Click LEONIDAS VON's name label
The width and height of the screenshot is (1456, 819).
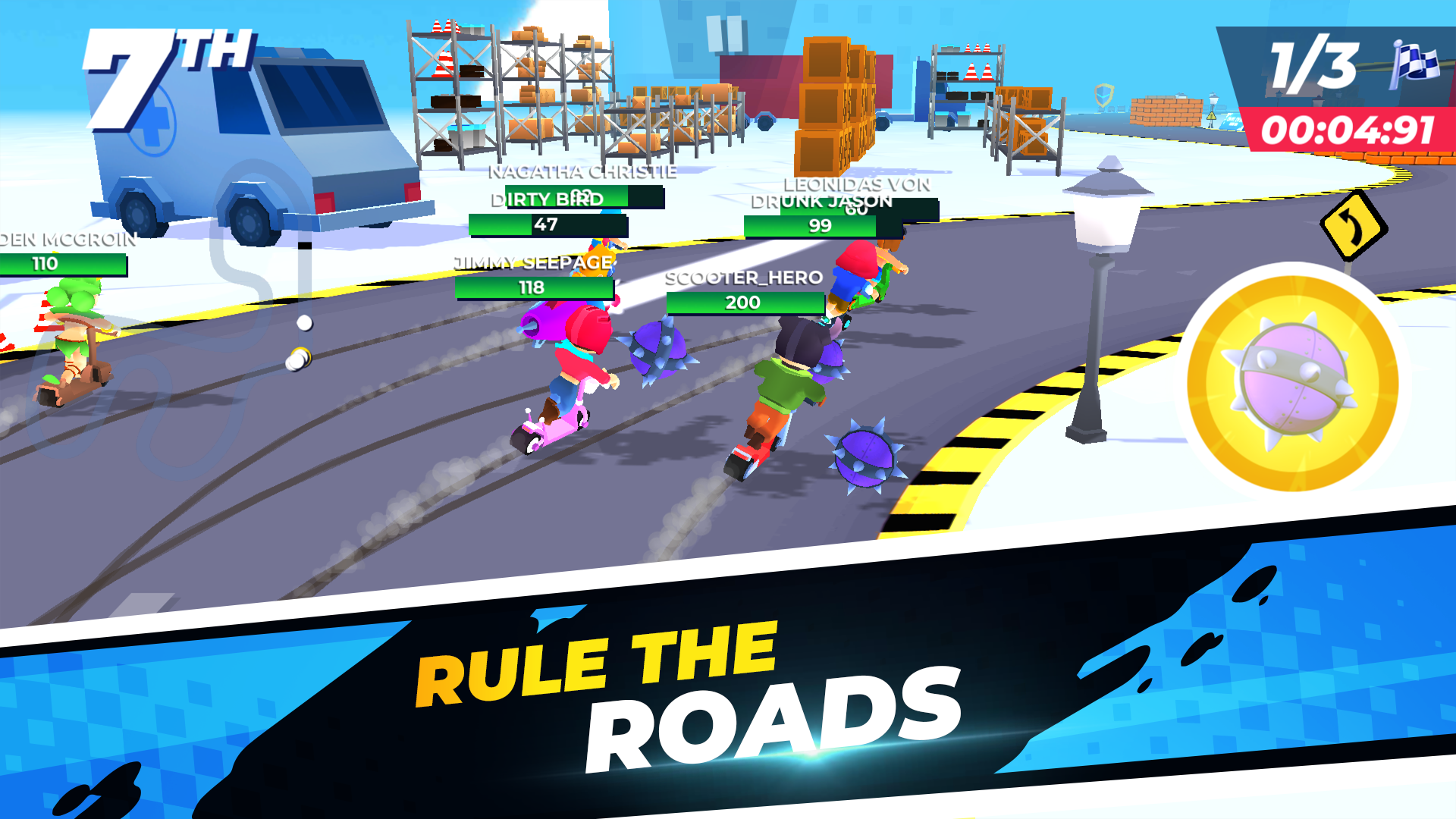(856, 186)
